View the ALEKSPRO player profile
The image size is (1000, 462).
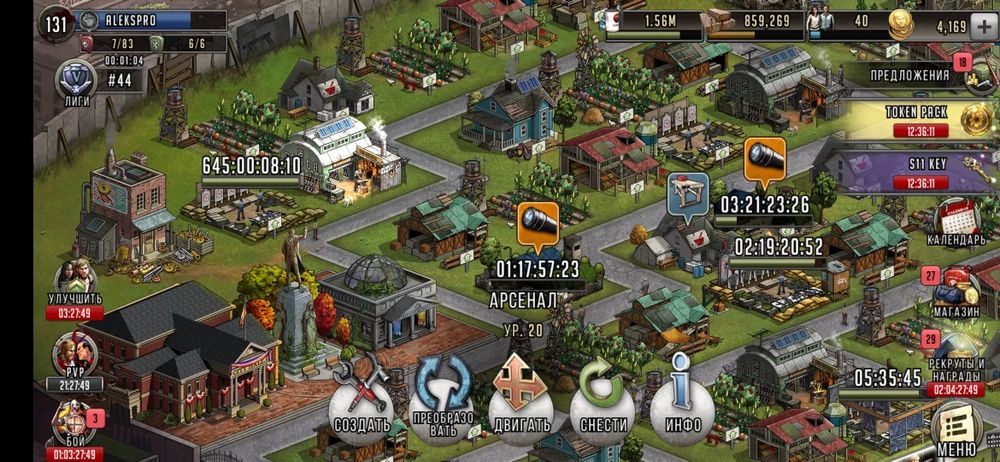pos(150,20)
